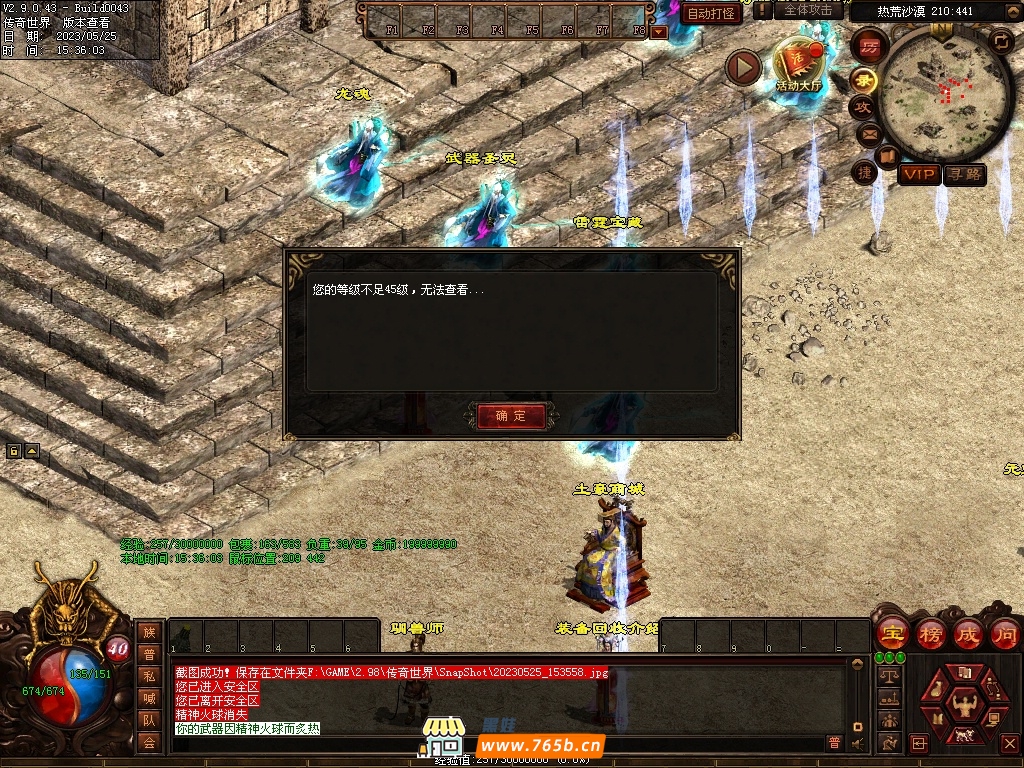Click the round play arrow button
The image size is (1024, 768).
(x=743, y=67)
